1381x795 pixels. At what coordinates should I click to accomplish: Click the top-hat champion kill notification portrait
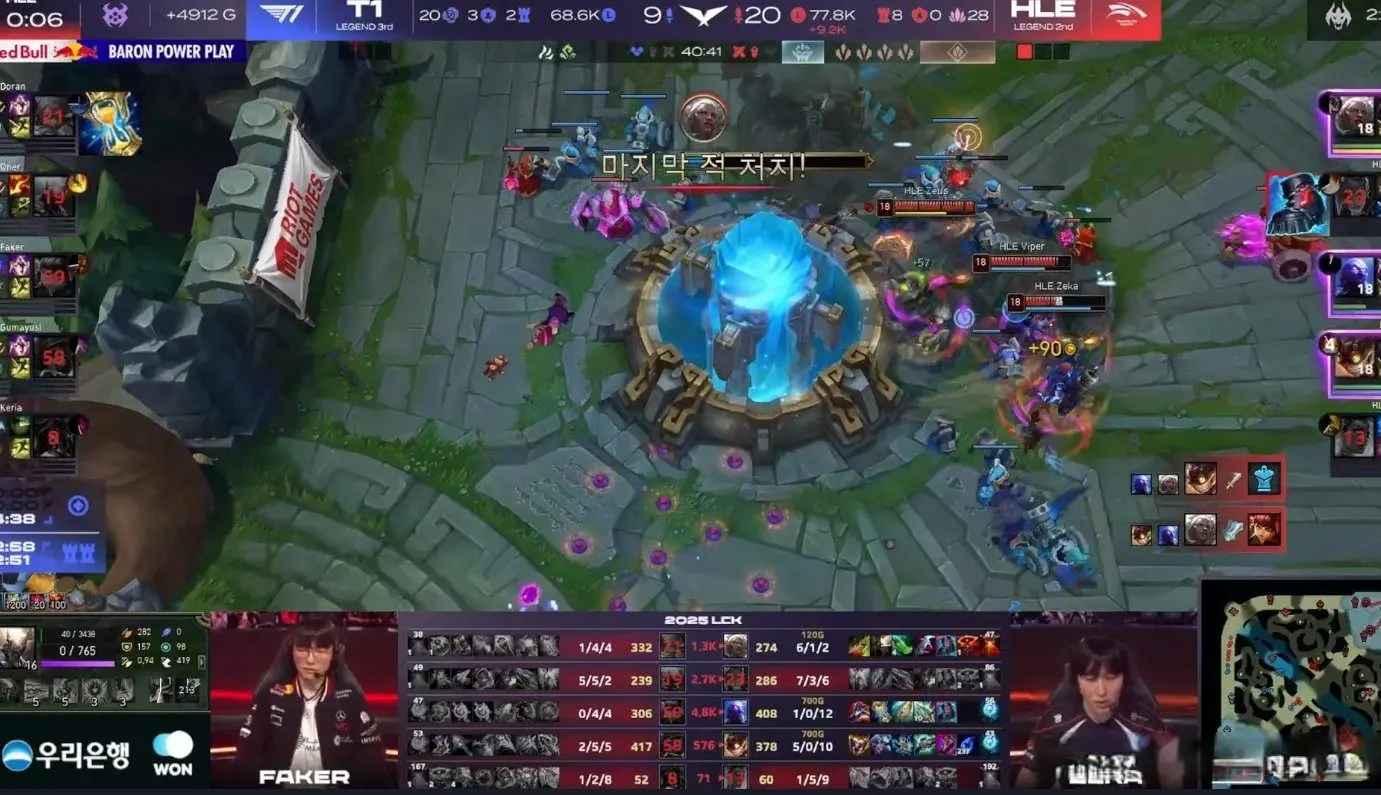[1297, 205]
